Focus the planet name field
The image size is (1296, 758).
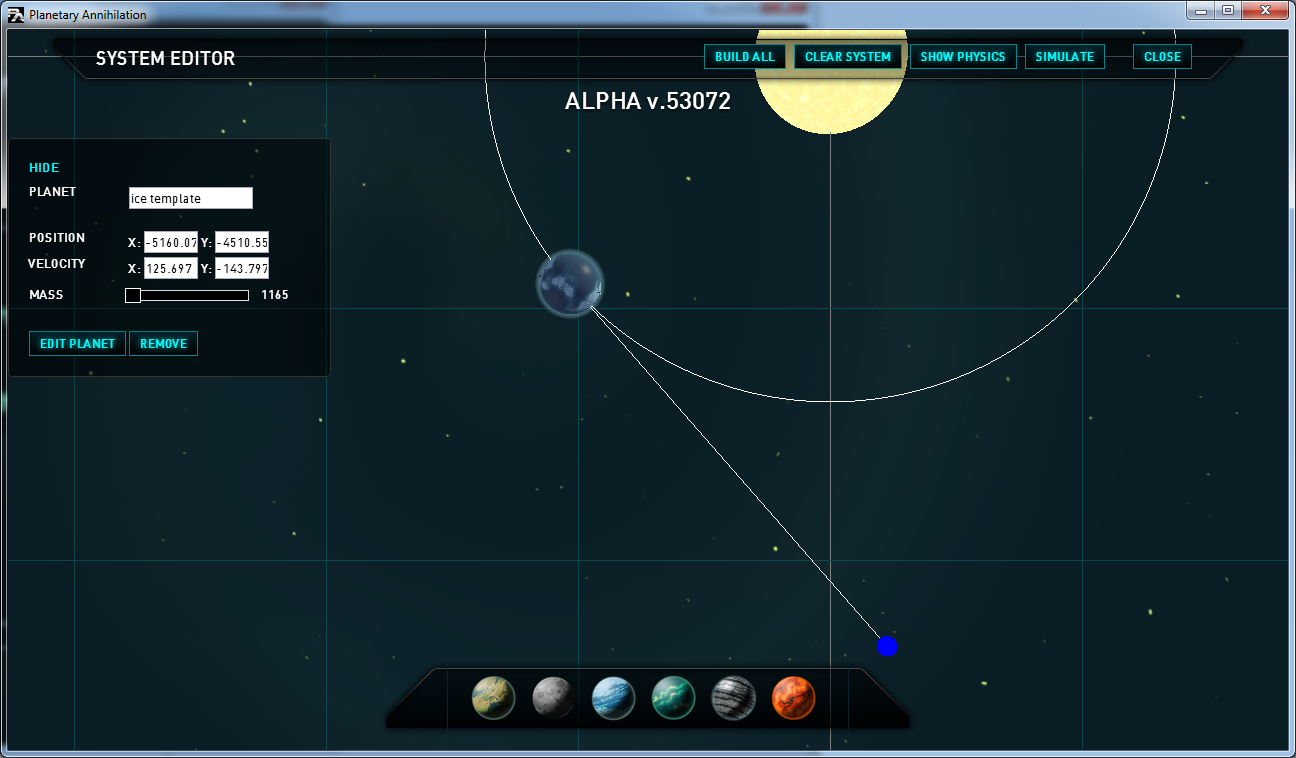click(191, 198)
